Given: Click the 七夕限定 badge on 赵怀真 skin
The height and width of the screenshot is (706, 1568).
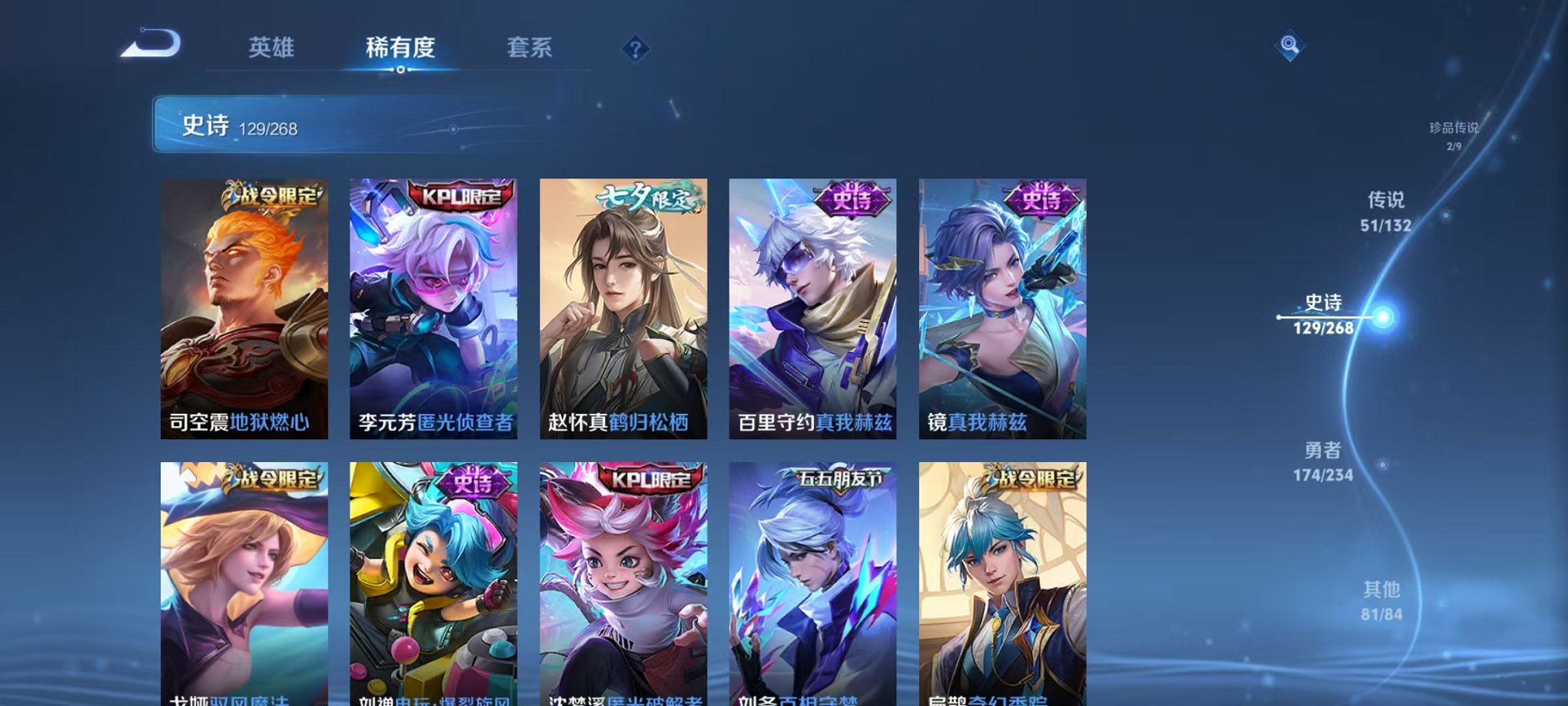Looking at the screenshot, I should (x=646, y=196).
